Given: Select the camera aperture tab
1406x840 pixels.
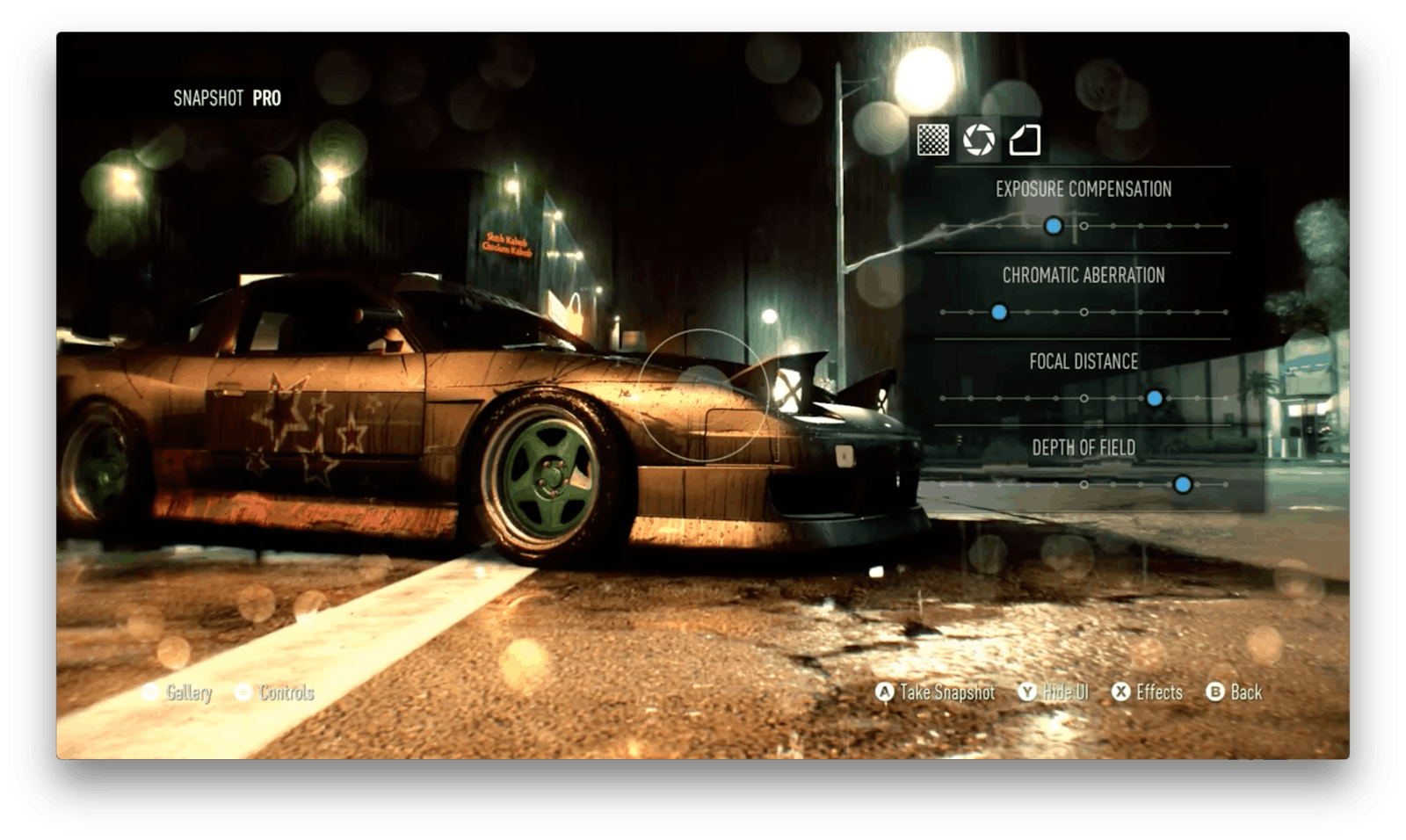Looking at the screenshot, I should coord(978,140).
